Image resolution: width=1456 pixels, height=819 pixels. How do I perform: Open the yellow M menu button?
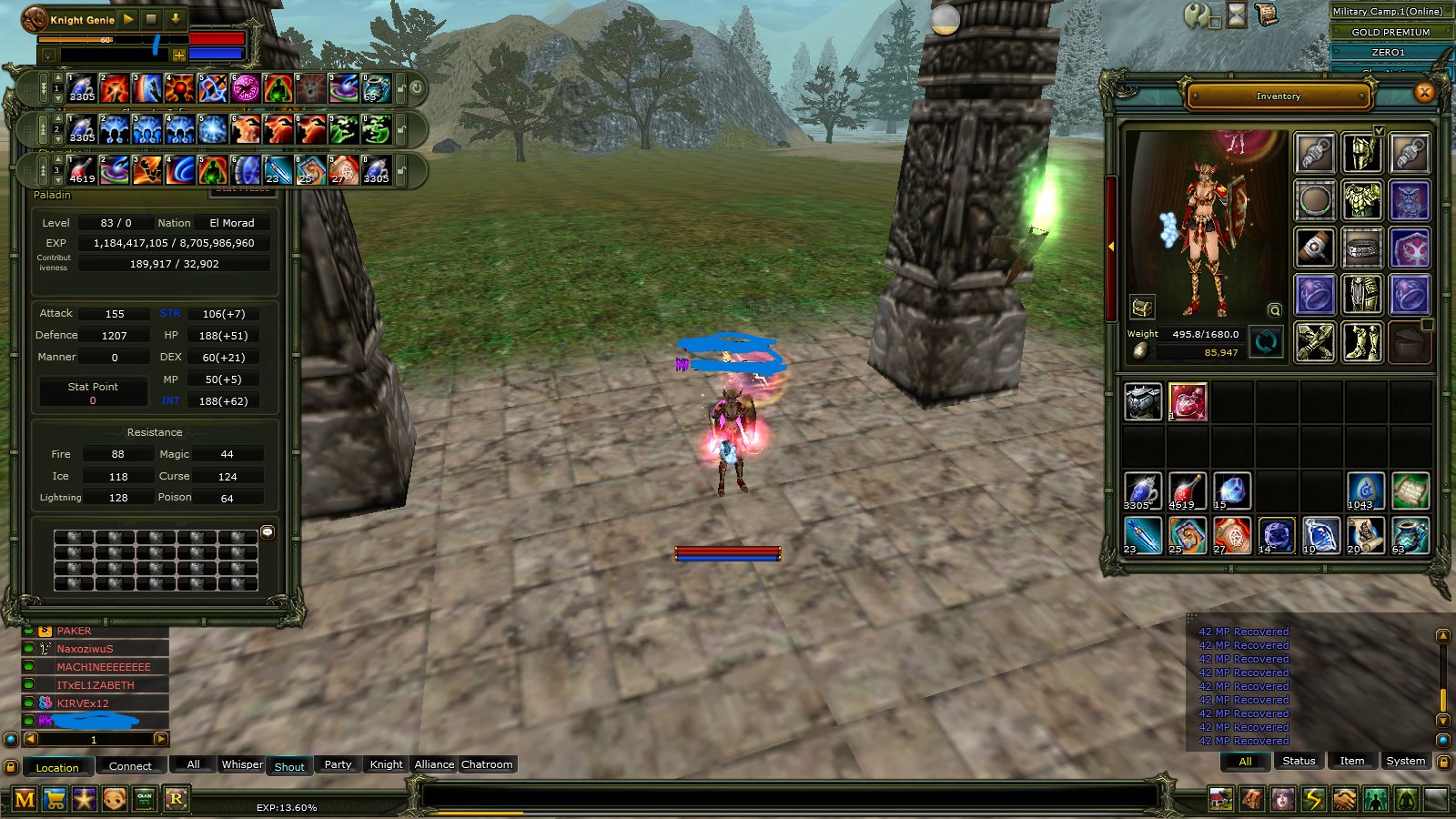(25, 800)
